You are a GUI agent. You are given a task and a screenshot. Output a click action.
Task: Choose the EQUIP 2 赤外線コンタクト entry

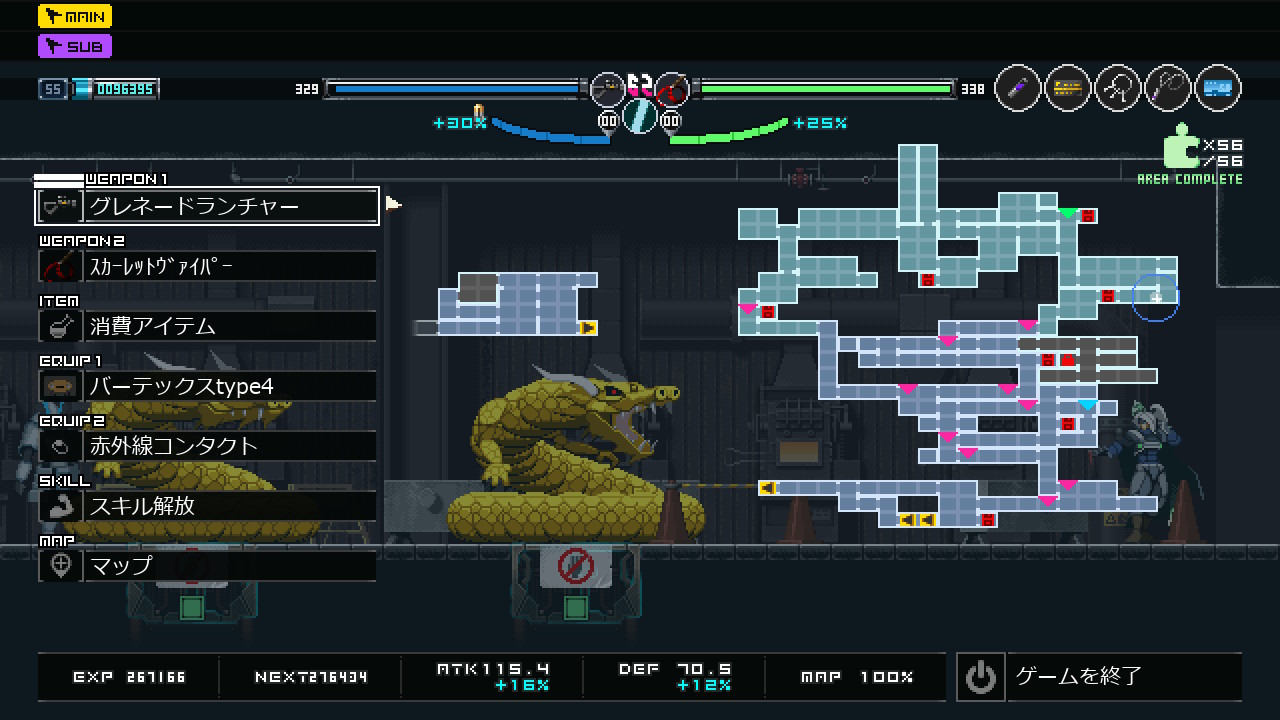[207, 446]
